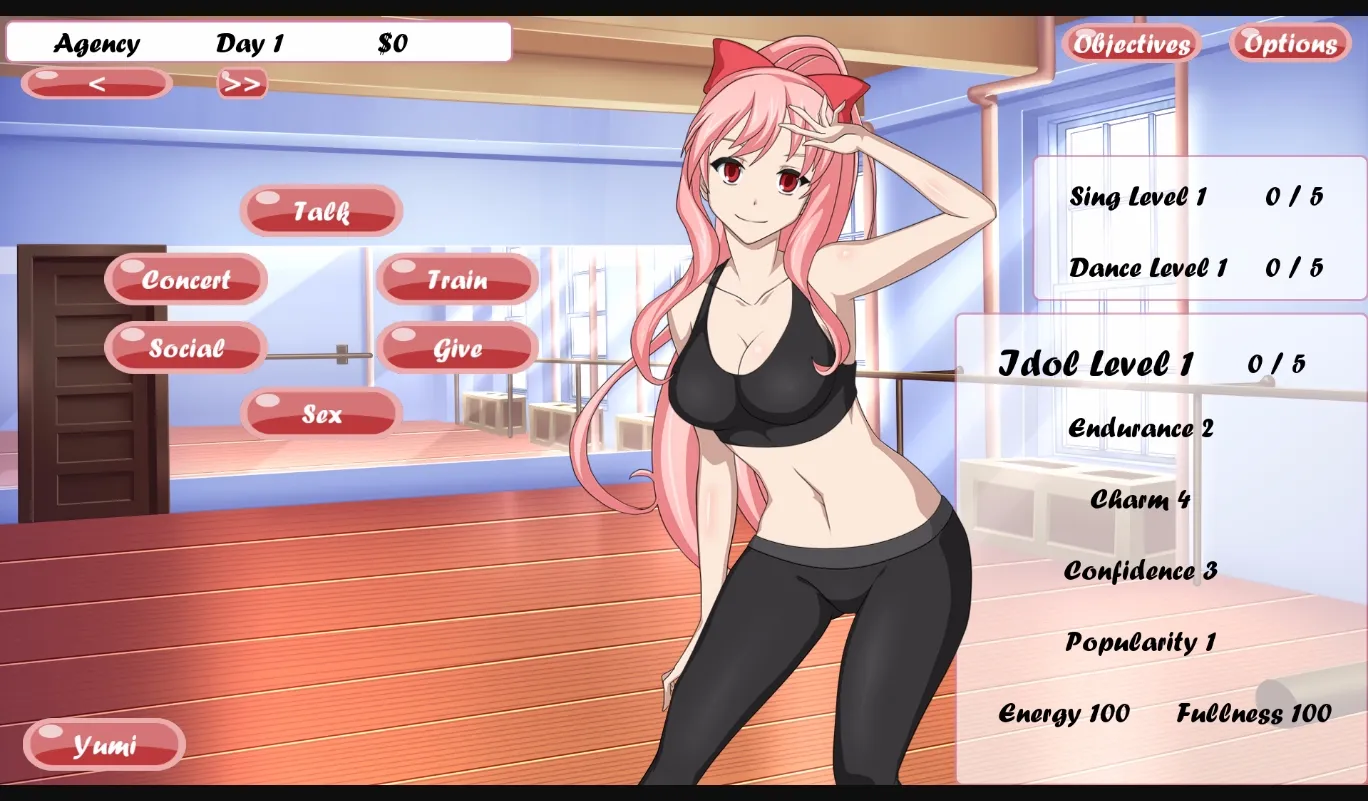Open the Objectives panel
This screenshot has height=801, width=1368.
pos(1131,43)
